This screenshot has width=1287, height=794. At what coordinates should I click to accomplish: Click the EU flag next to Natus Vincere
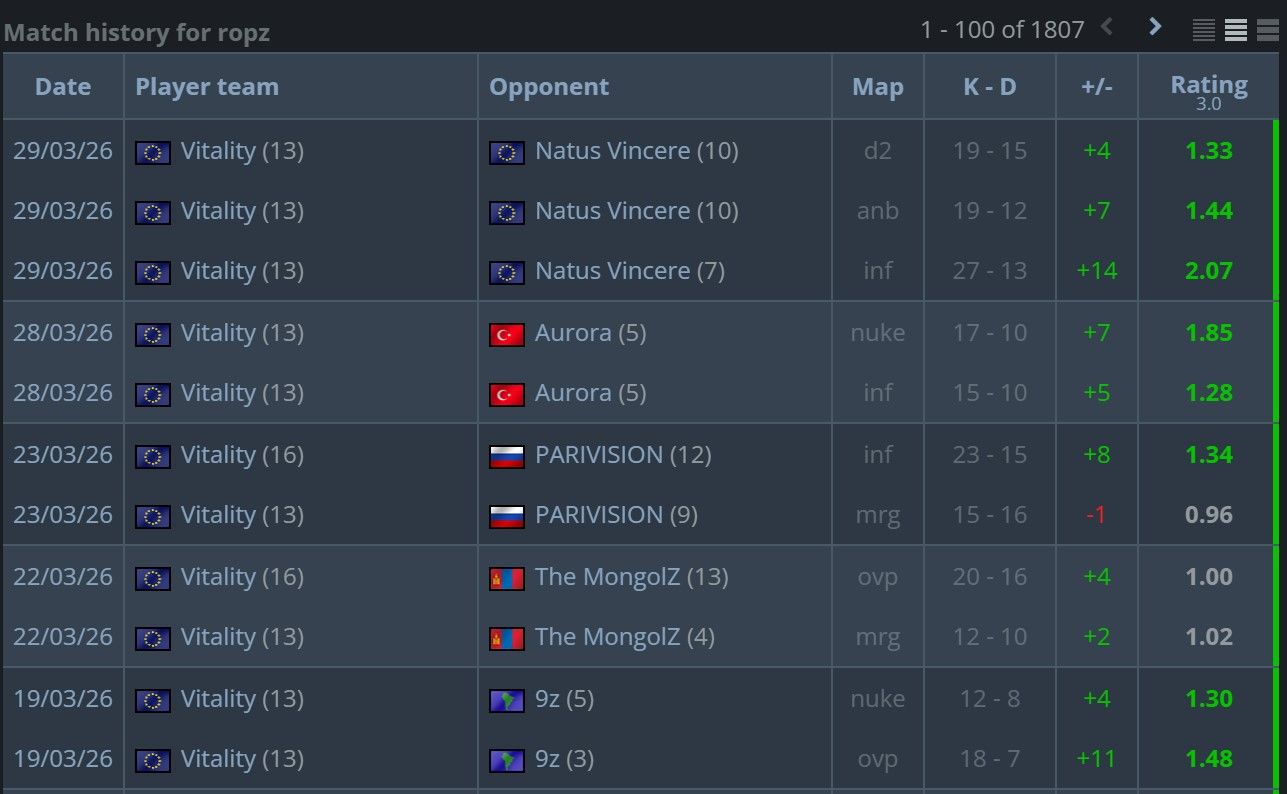[x=507, y=151]
